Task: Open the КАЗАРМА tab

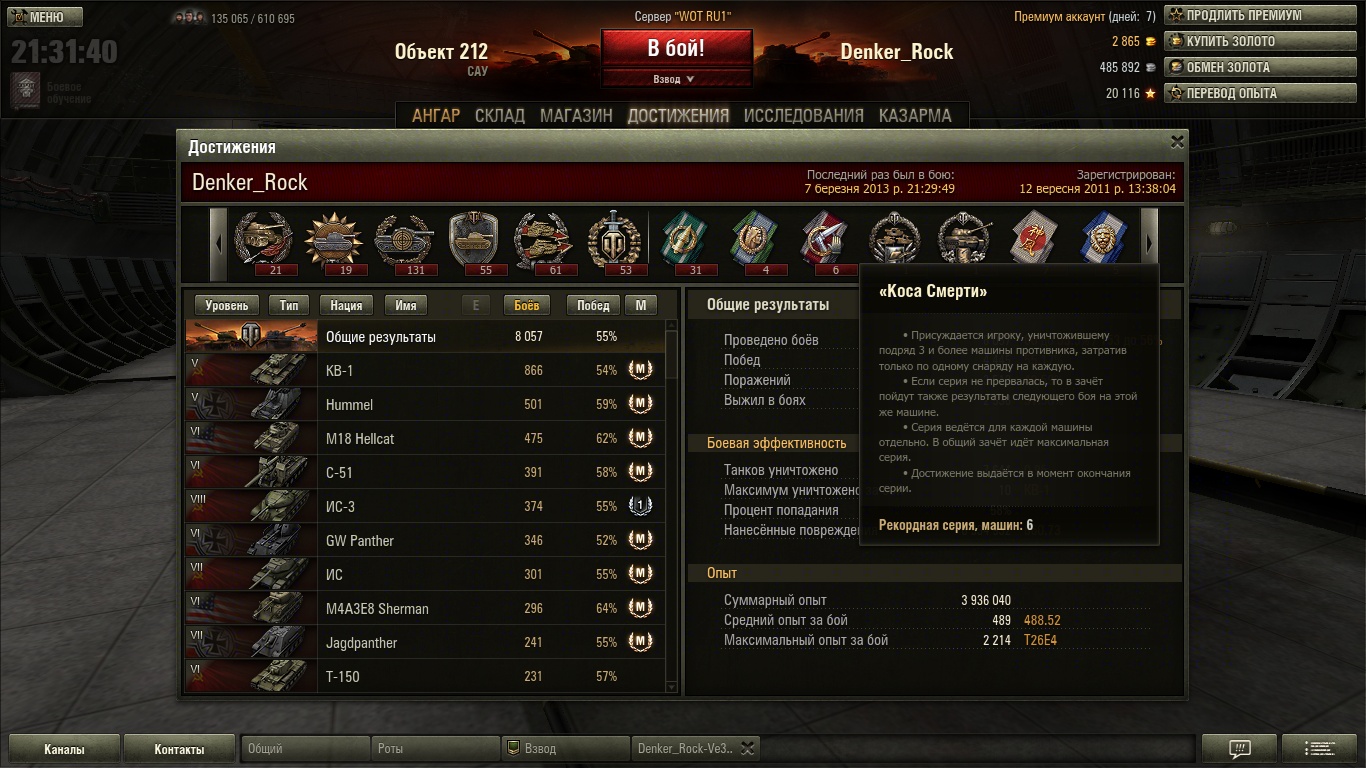Action: tap(915, 115)
